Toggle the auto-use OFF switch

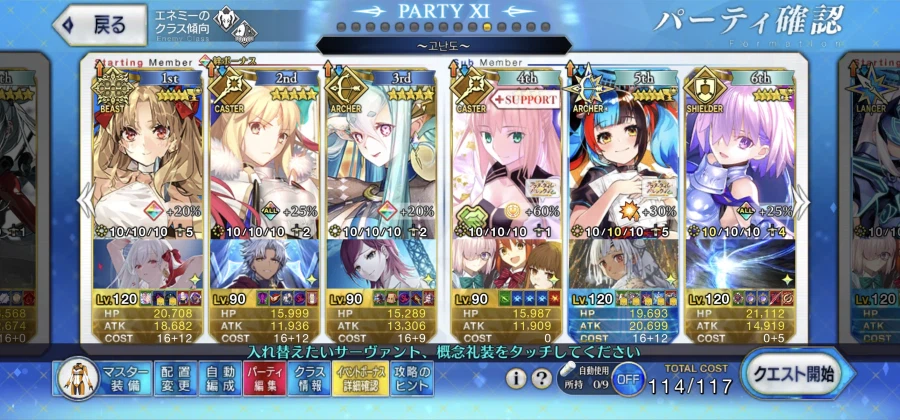(x=626, y=380)
